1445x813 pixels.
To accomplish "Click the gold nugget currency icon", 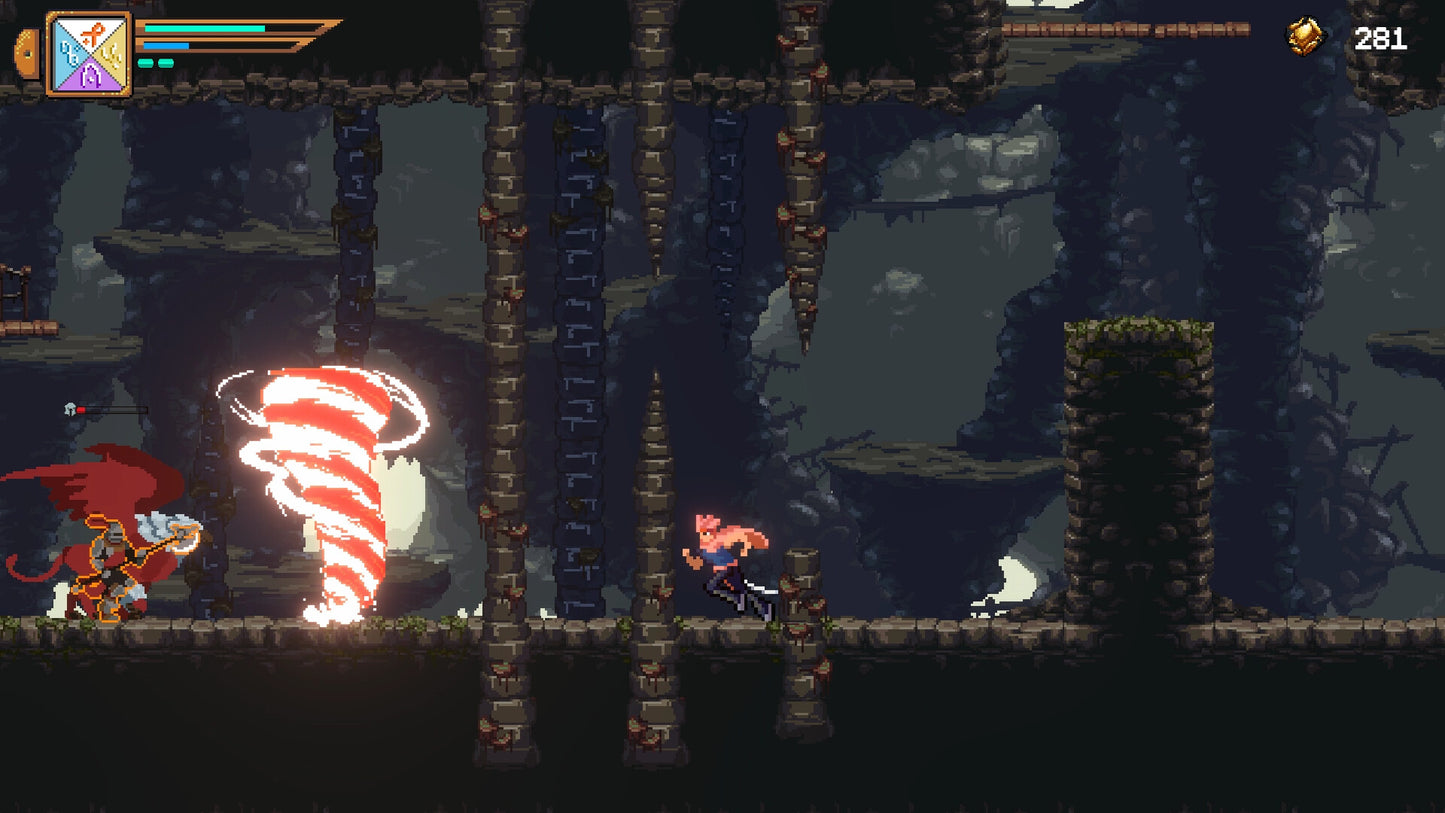I will pyautogui.click(x=1305, y=38).
